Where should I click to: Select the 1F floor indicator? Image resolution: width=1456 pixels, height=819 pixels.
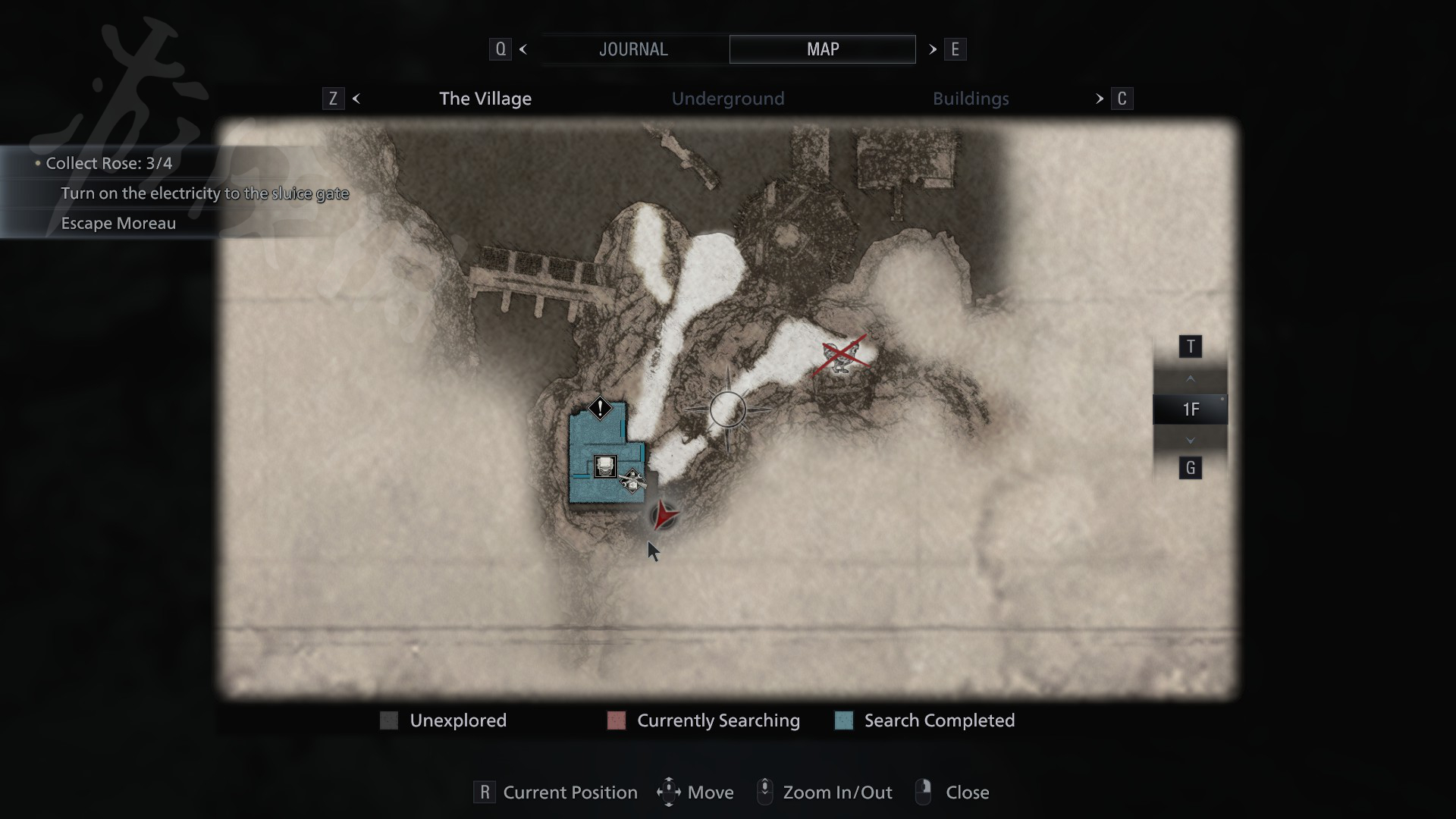1190,409
